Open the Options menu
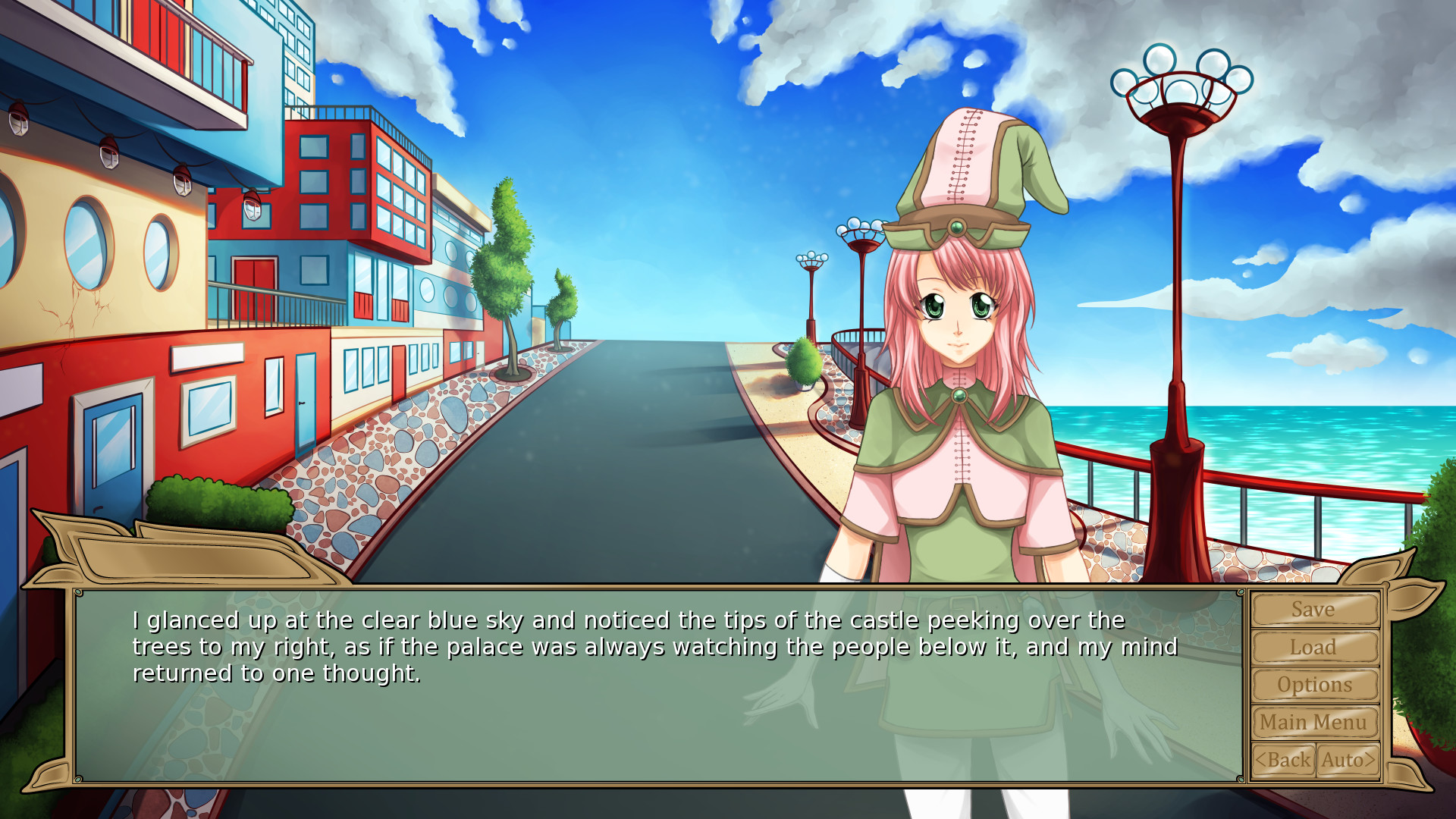Viewport: 1456px width, 819px height. tap(1314, 685)
